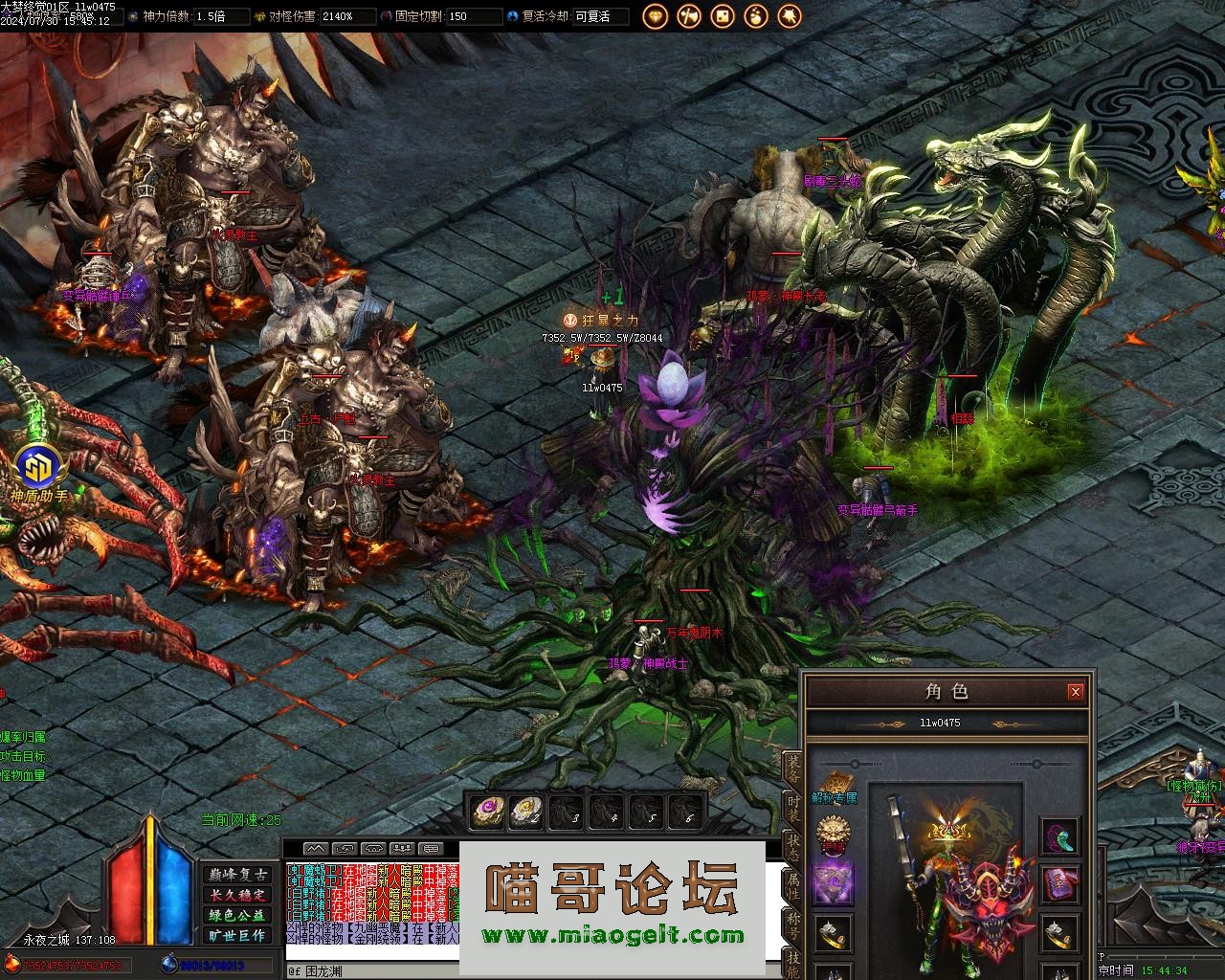Use the yellow rose in hotbar slot 2
1225x980 pixels.
(x=525, y=813)
